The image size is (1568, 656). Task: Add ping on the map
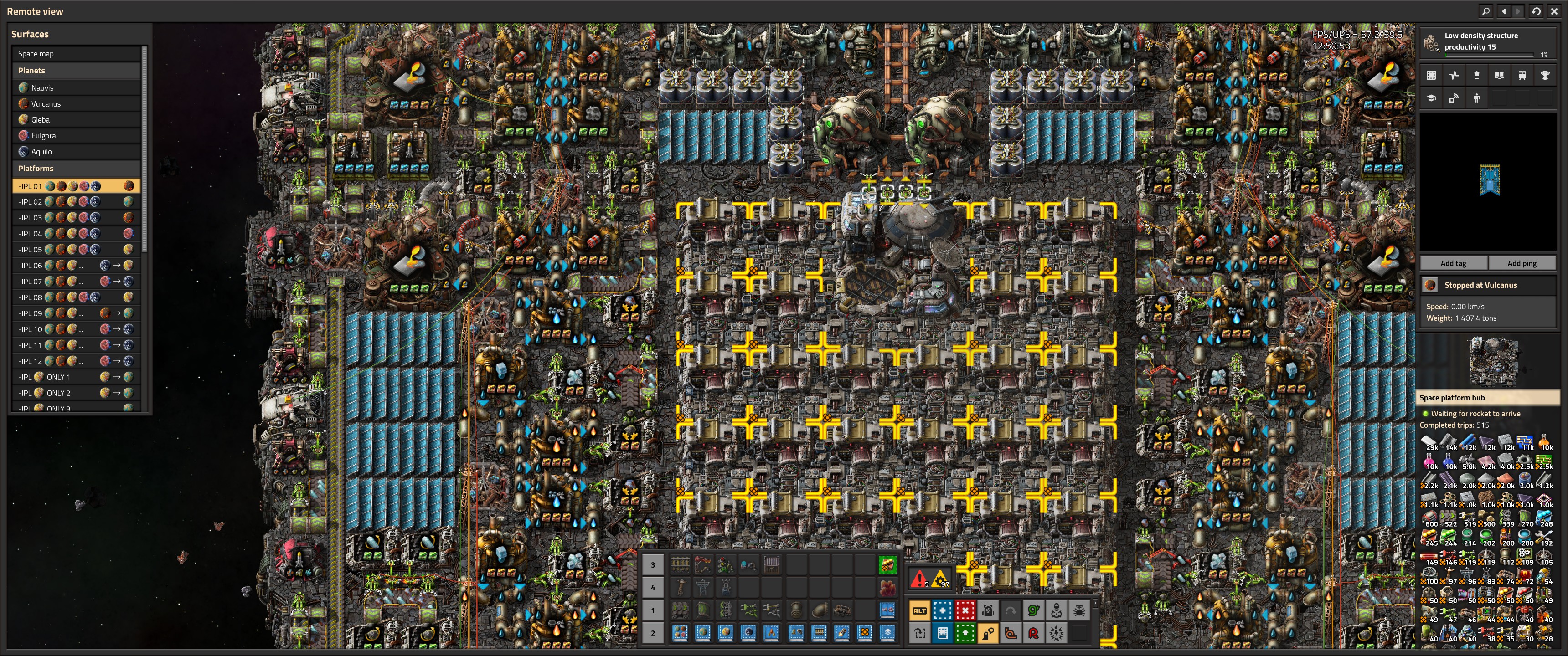pyautogui.click(x=1522, y=263)
